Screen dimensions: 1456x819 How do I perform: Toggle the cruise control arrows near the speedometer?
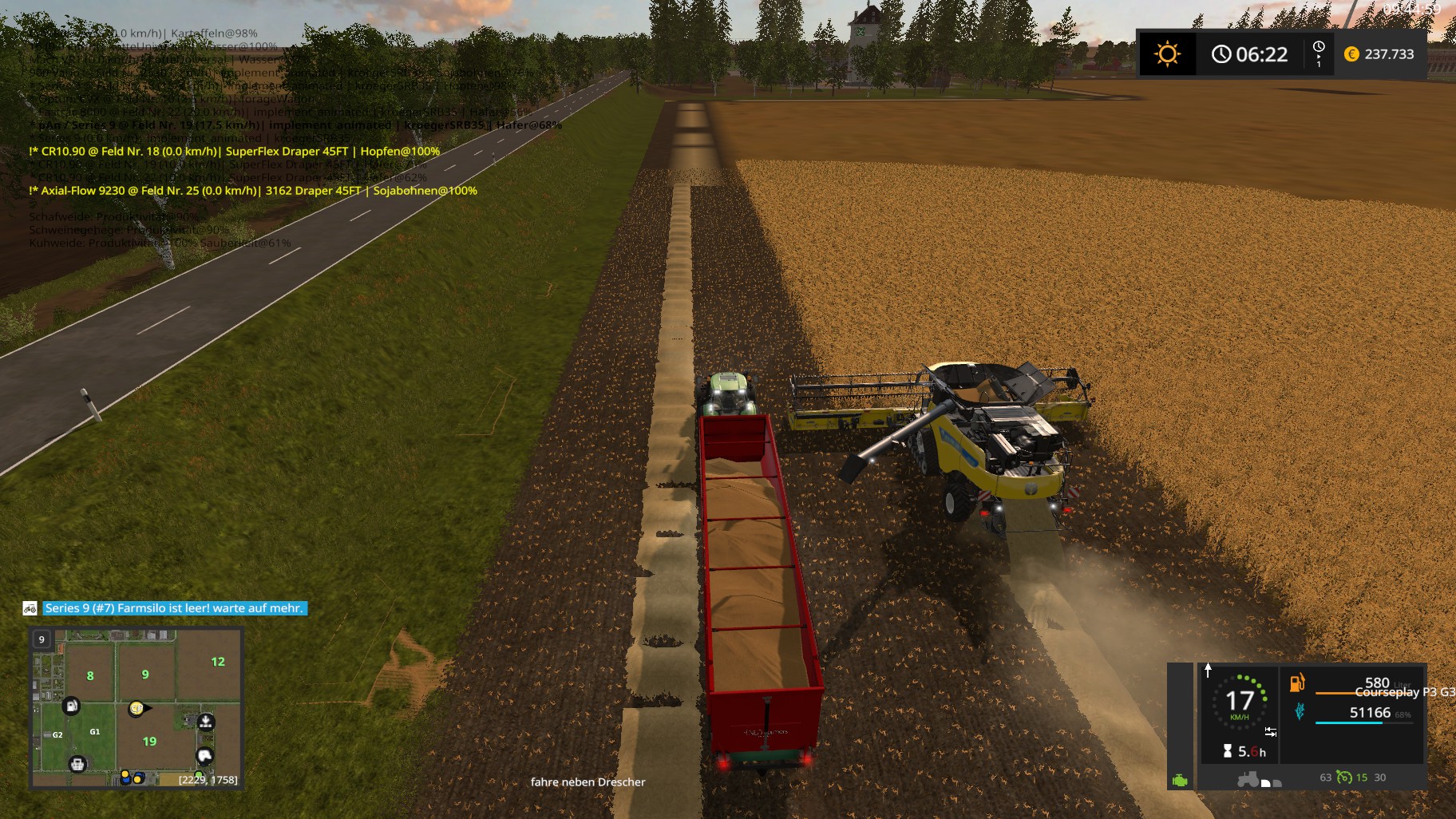[x=1271, y=731]
